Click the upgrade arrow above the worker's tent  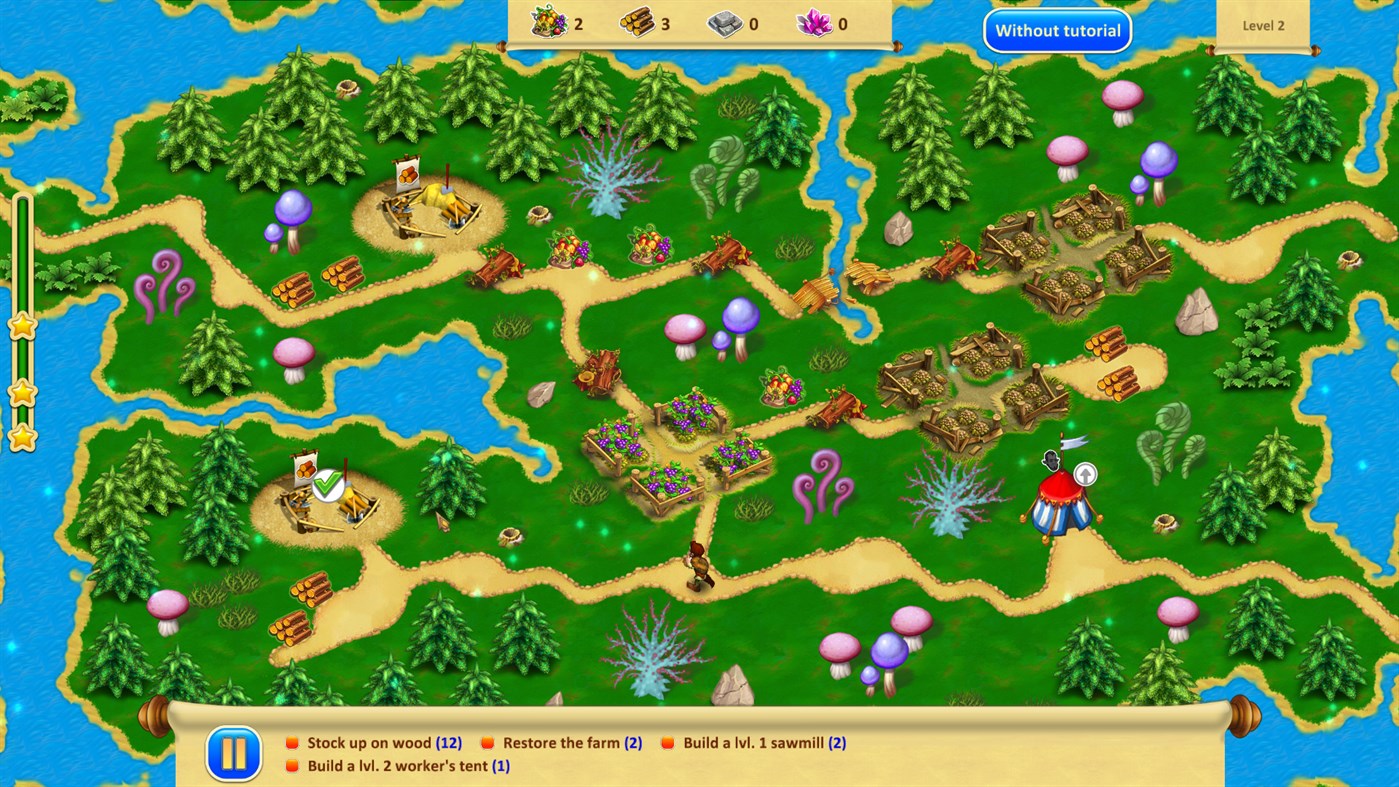click(1086, 473)
